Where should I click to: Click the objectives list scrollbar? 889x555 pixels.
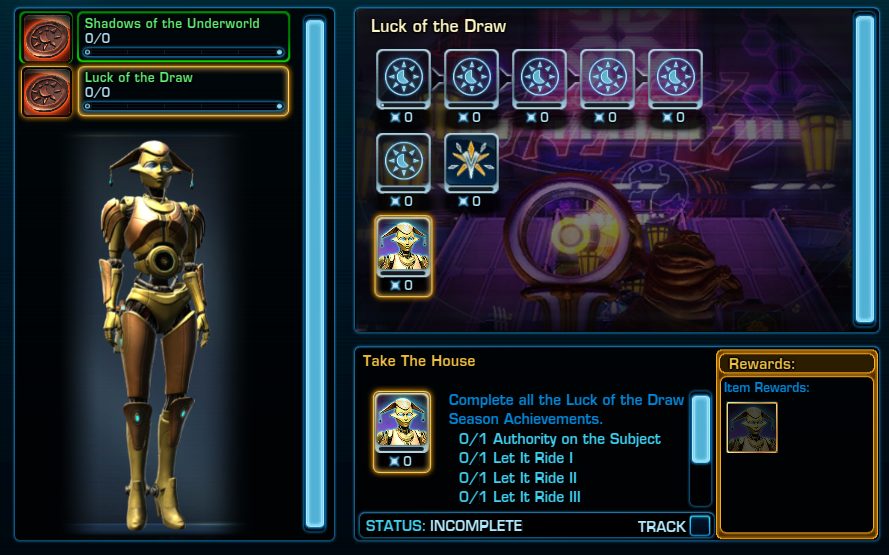coord(701,430)
